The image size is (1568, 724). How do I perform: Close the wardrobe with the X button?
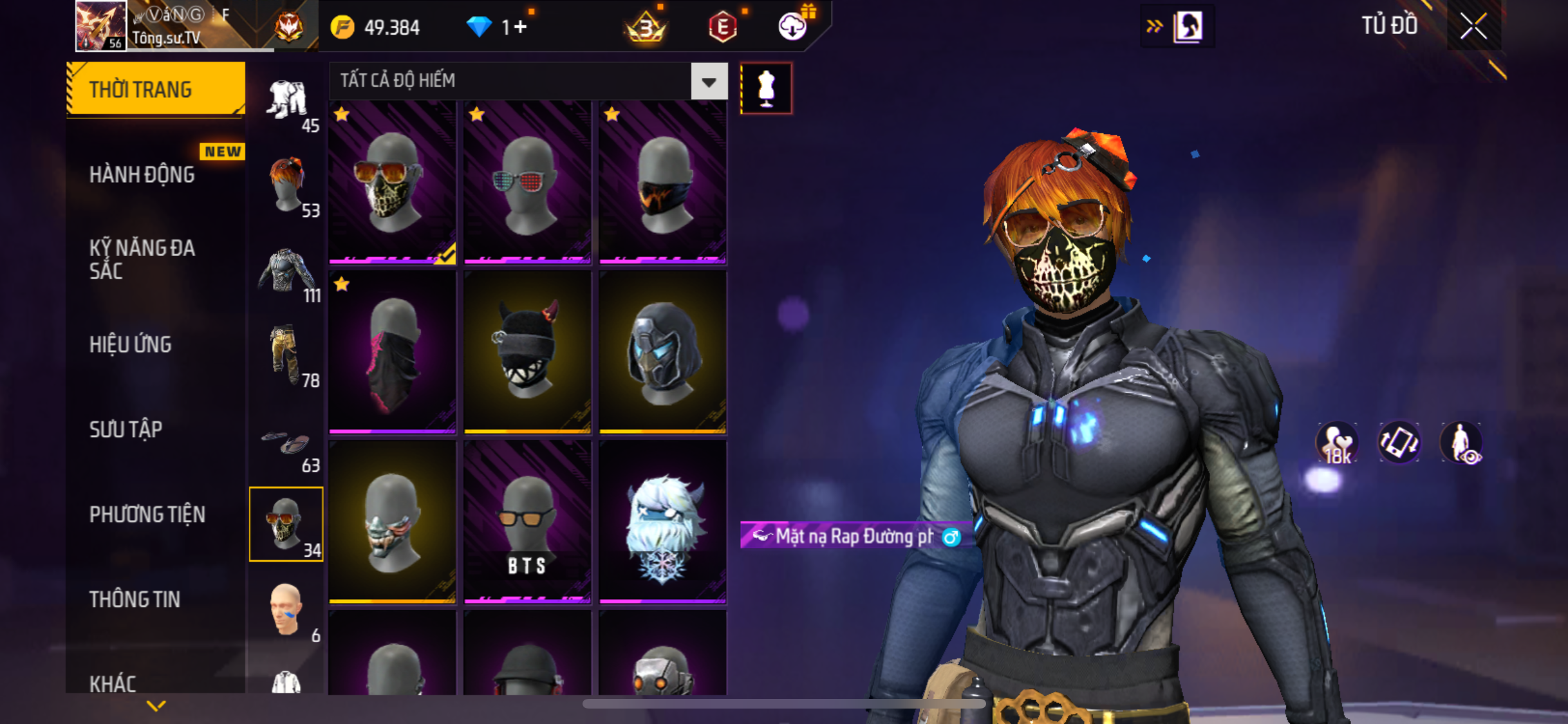(x=1473, y=26)
